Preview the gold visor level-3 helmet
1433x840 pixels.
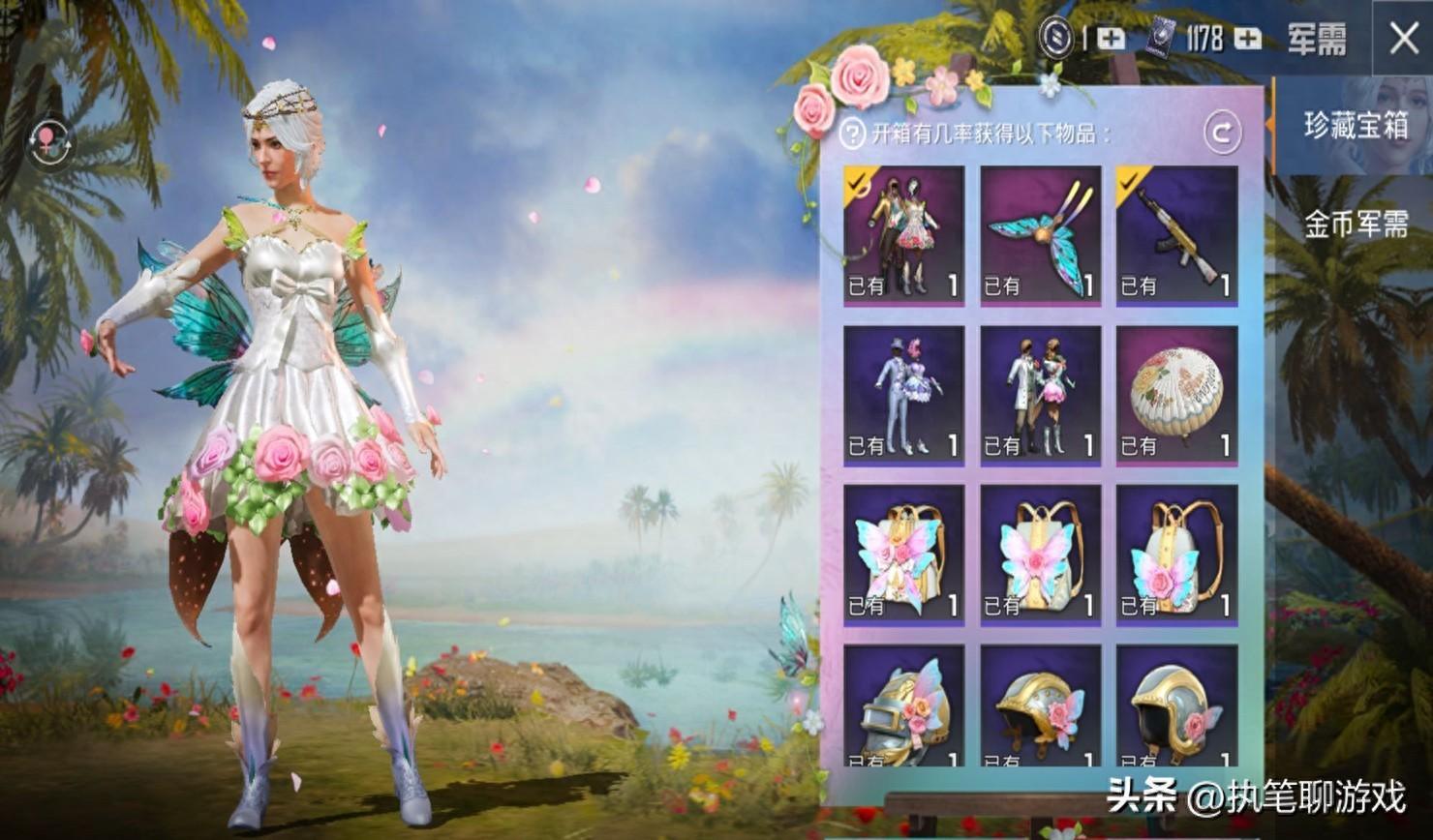point(904,706)
